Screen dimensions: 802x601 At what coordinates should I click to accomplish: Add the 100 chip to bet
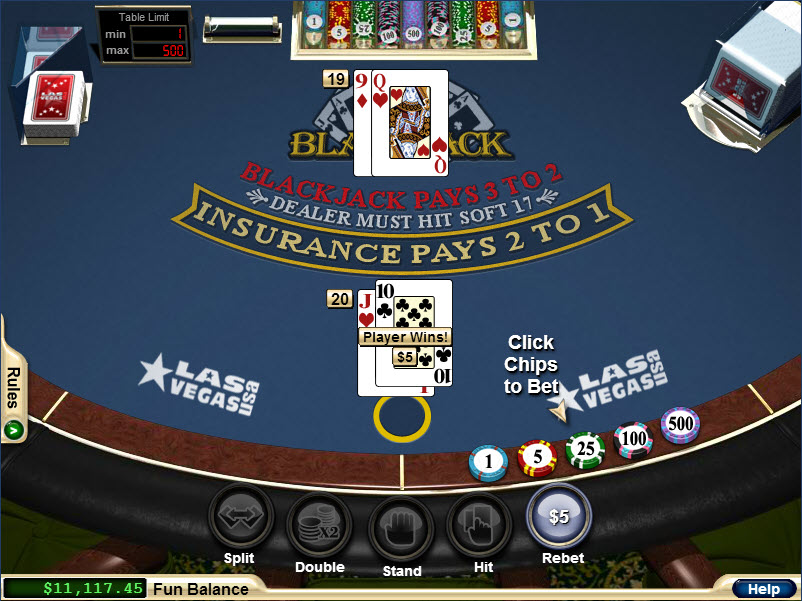[633, 438]
